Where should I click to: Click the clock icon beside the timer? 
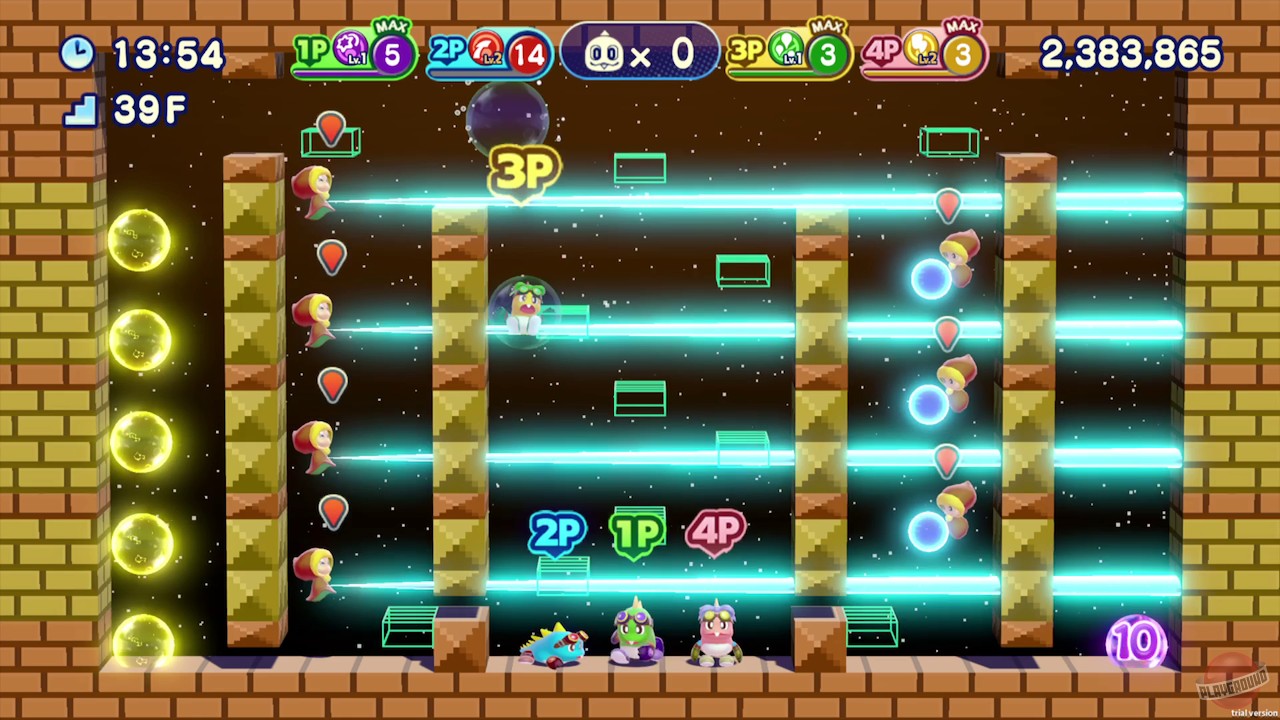click(78, 54)
